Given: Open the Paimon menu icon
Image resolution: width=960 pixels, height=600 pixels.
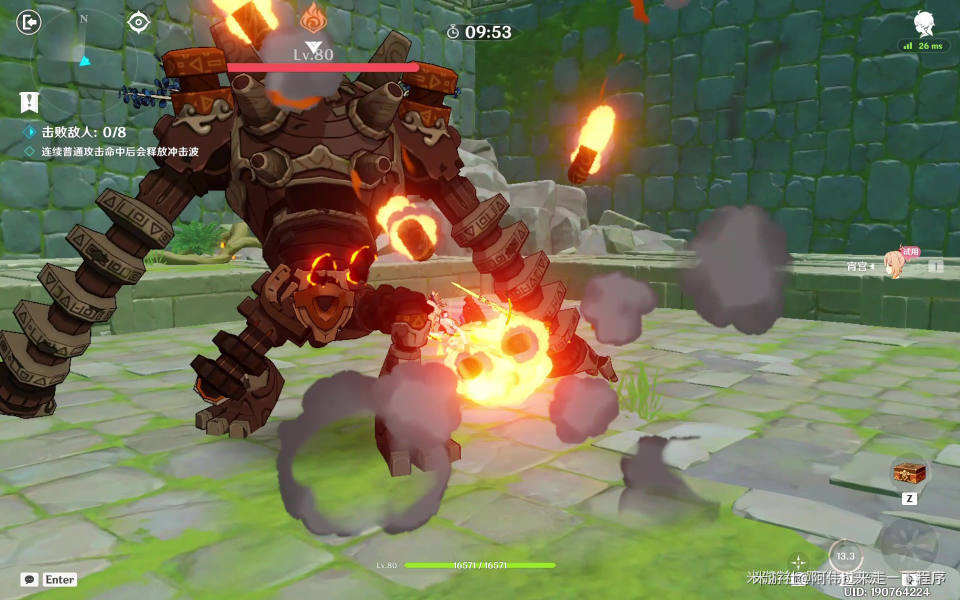Looking at the screenshot, I should point(922,24).
